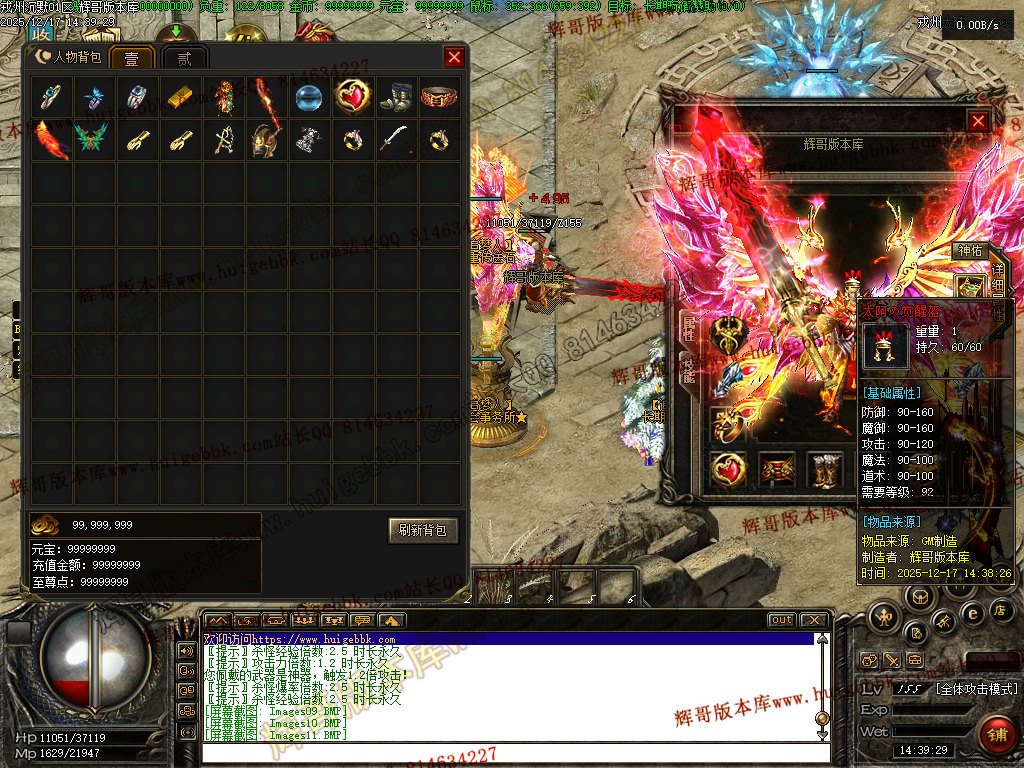Select the green-trimmed boots in the bag
Viewport: 1024px width, 768px height.
pyautogui.click(x=397, y=97)
